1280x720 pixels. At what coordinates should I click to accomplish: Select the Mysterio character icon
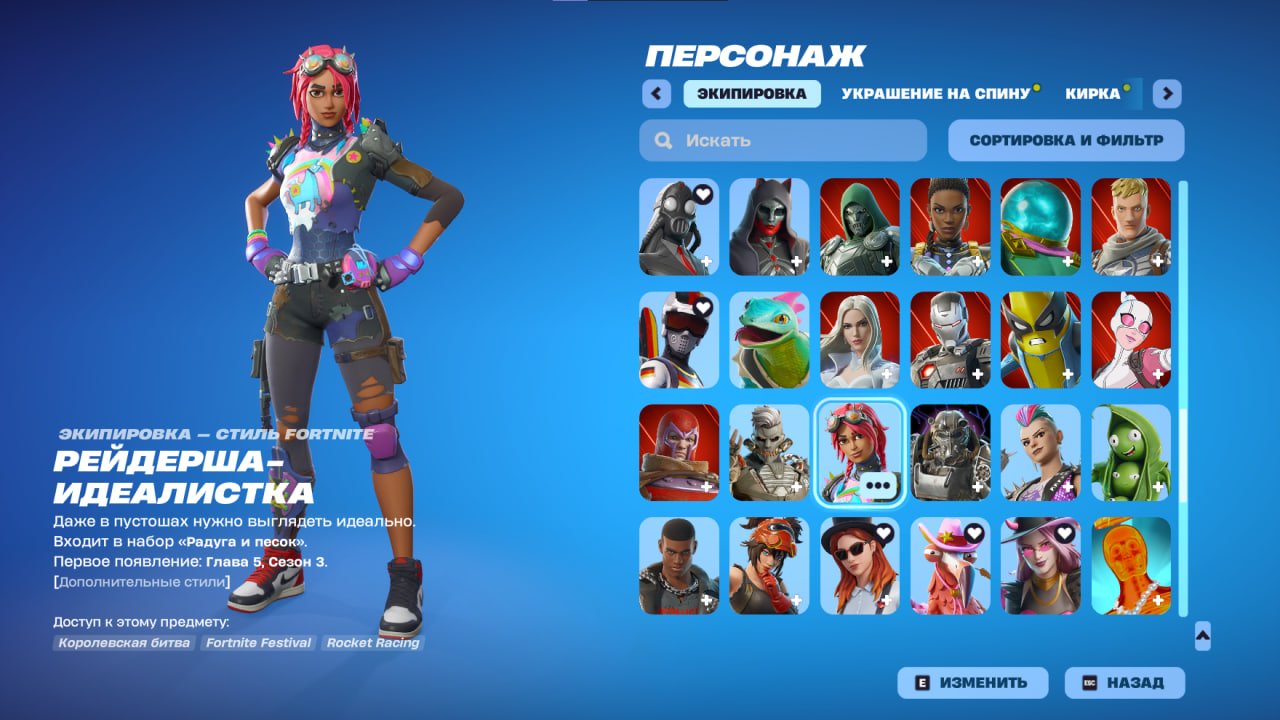point(1040,226)
